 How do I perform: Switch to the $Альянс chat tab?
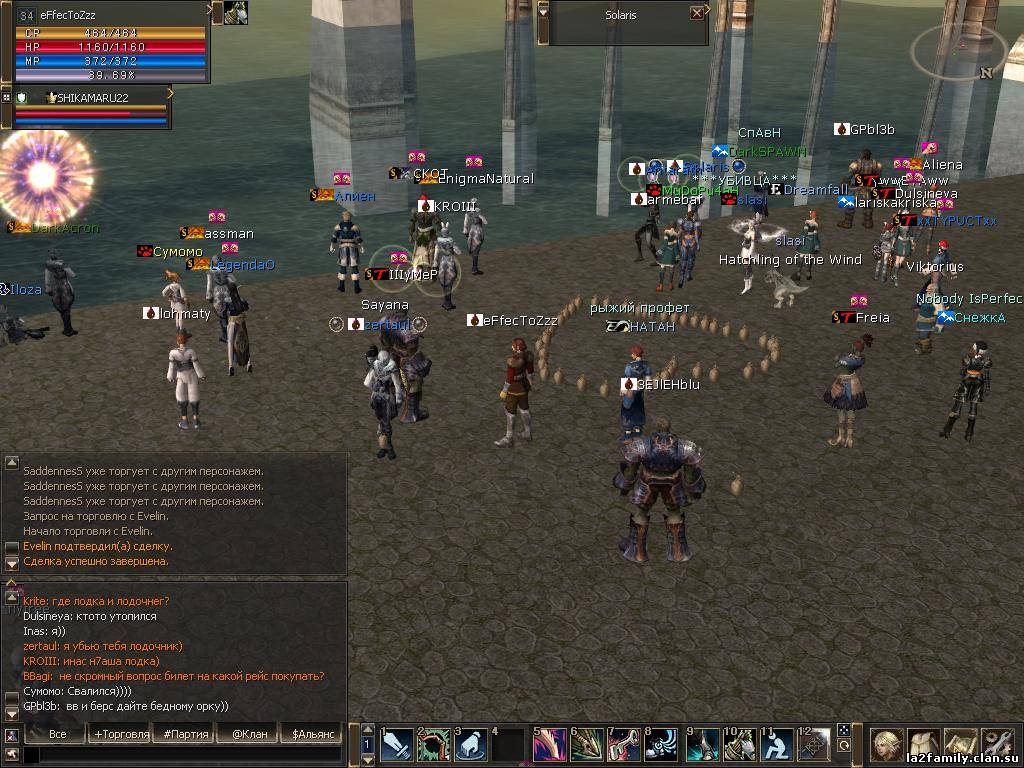pyautogui.click(x=312, y=734)
